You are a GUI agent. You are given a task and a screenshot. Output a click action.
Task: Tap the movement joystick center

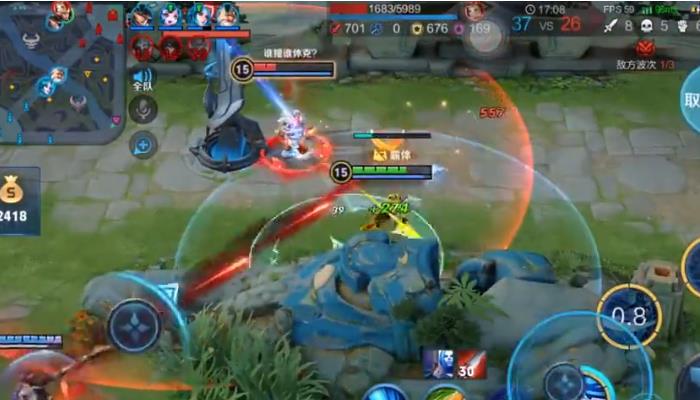135,325
